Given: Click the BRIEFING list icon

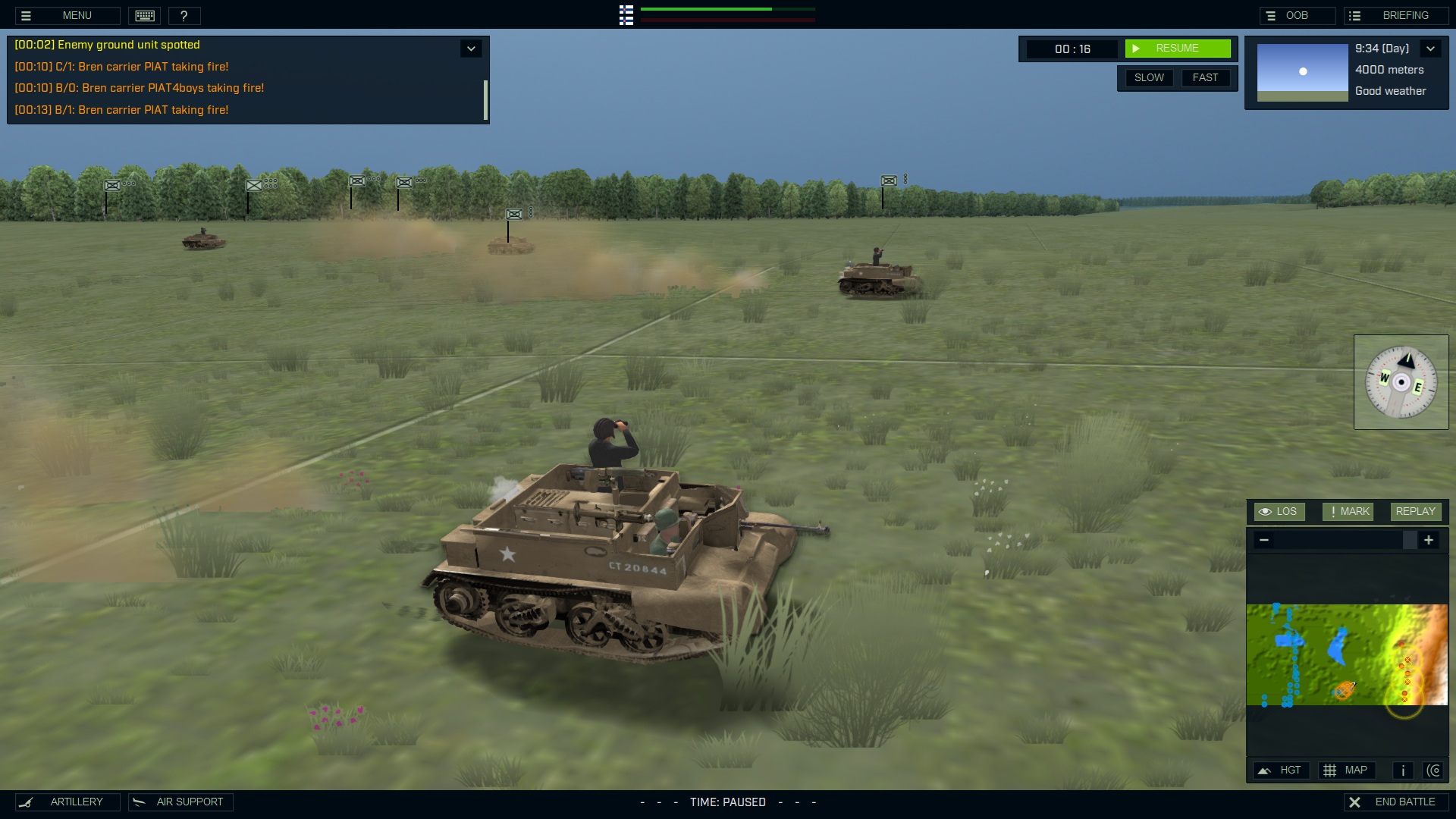Looking at the screenshot, I should click(1354, 14).
